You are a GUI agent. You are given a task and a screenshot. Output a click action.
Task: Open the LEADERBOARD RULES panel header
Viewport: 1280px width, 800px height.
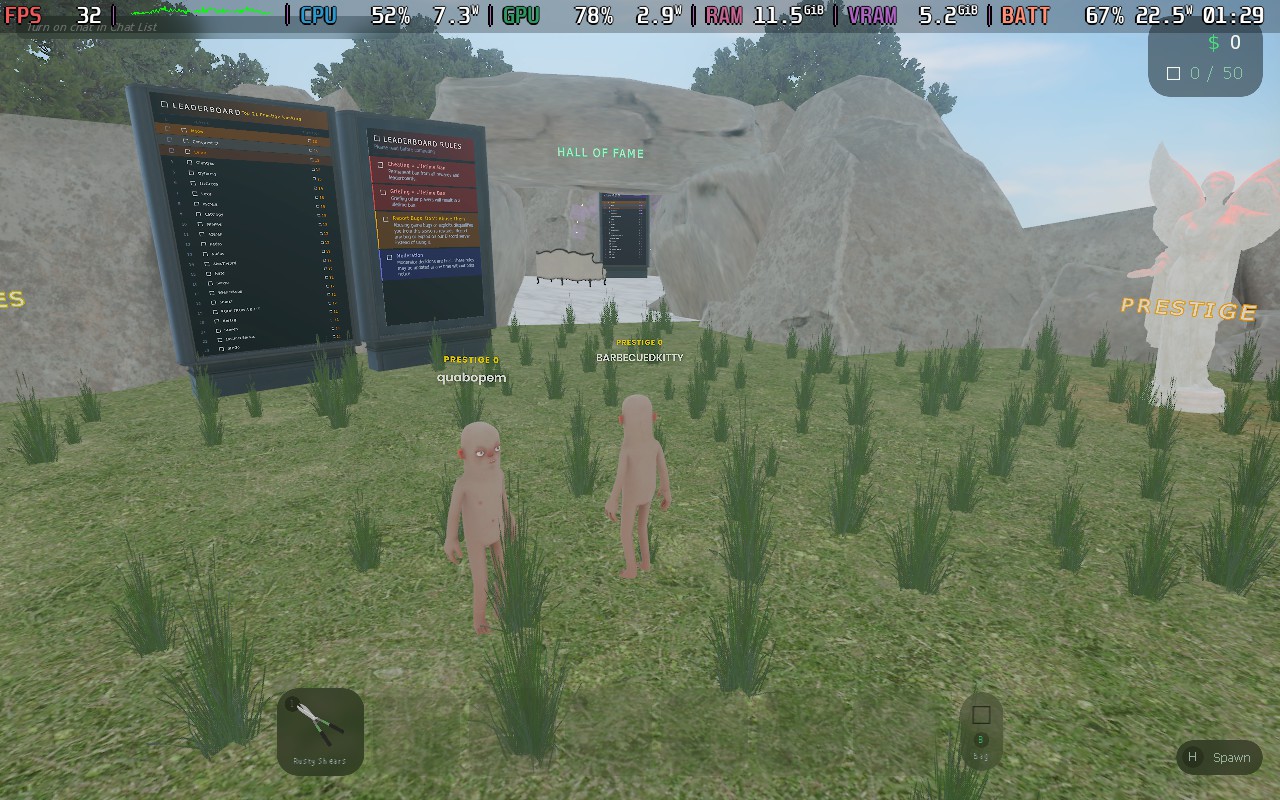pyautogui.click(x=420, y=139)
